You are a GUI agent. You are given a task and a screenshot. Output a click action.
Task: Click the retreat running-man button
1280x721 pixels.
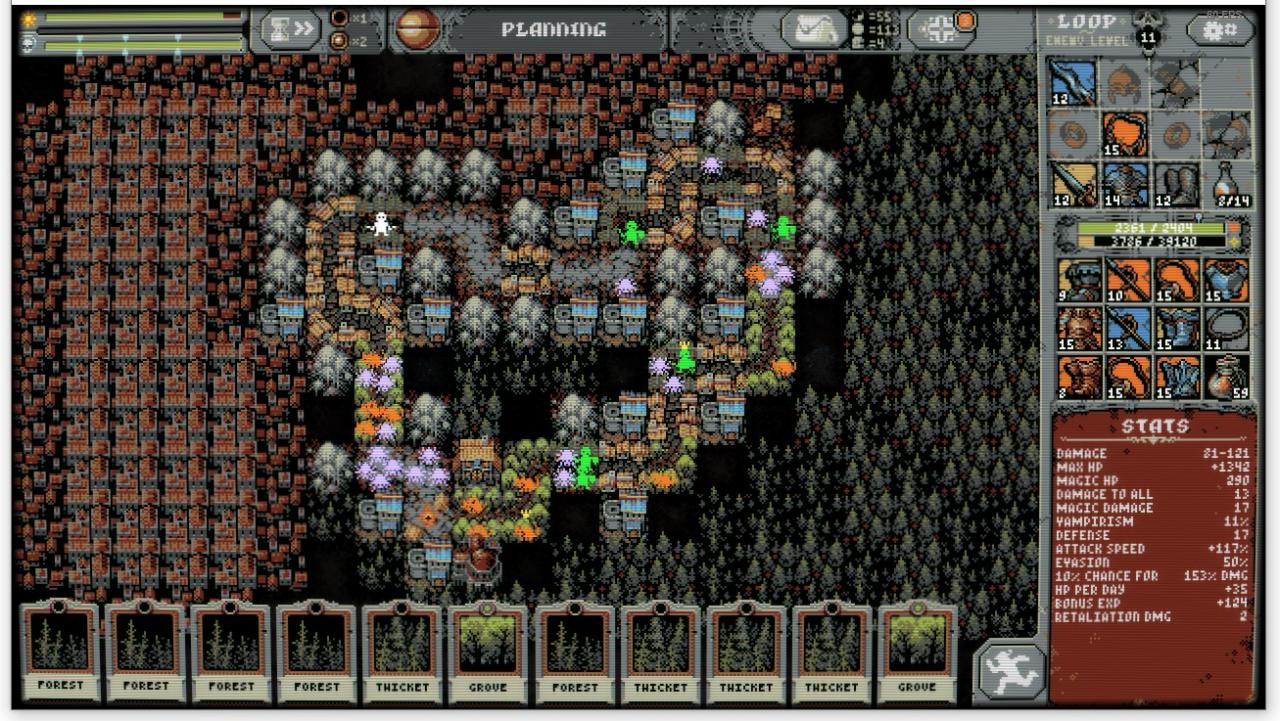(x=1010, y=668)
